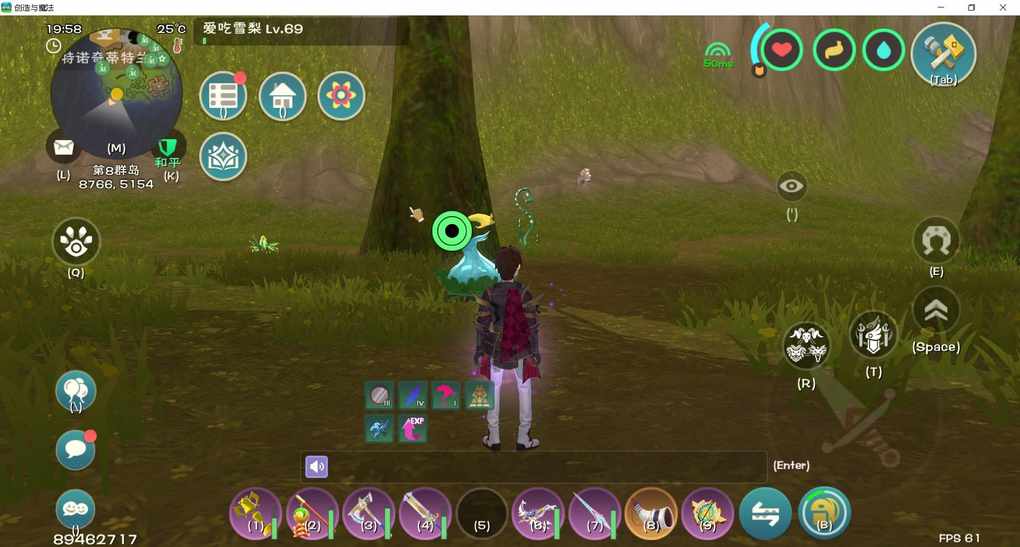Open the three-beast-heads icon
This screenshot has width=1020, height=547.
pyautogui.click(x=806, y=347)
